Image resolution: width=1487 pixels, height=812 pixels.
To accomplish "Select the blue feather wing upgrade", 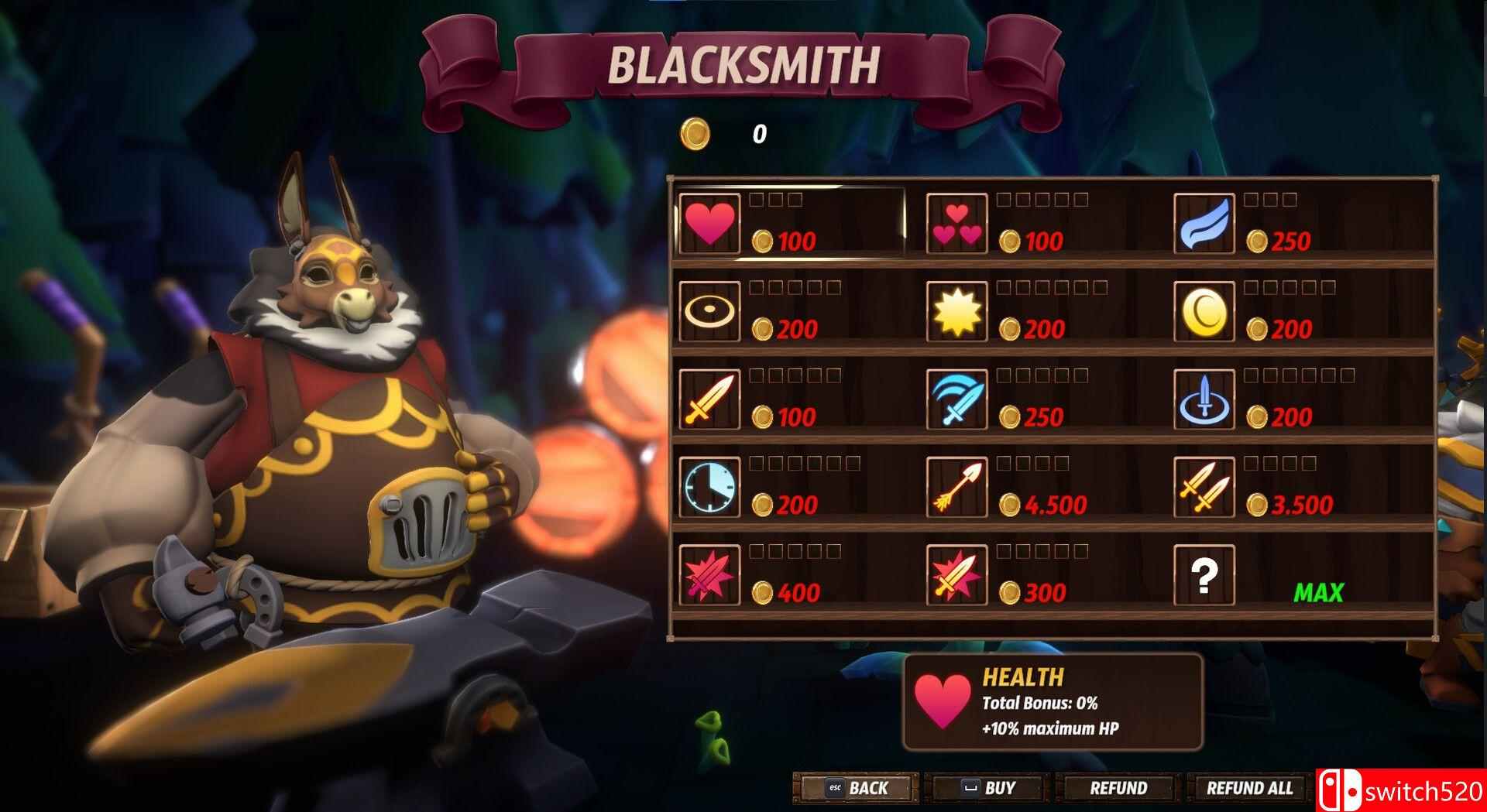I will click(1204, 223).
